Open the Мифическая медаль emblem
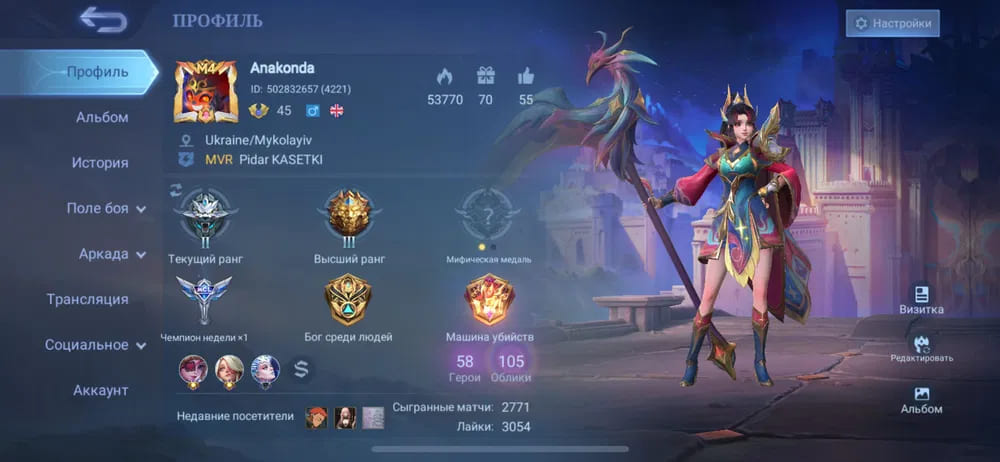 click(488, 214)
